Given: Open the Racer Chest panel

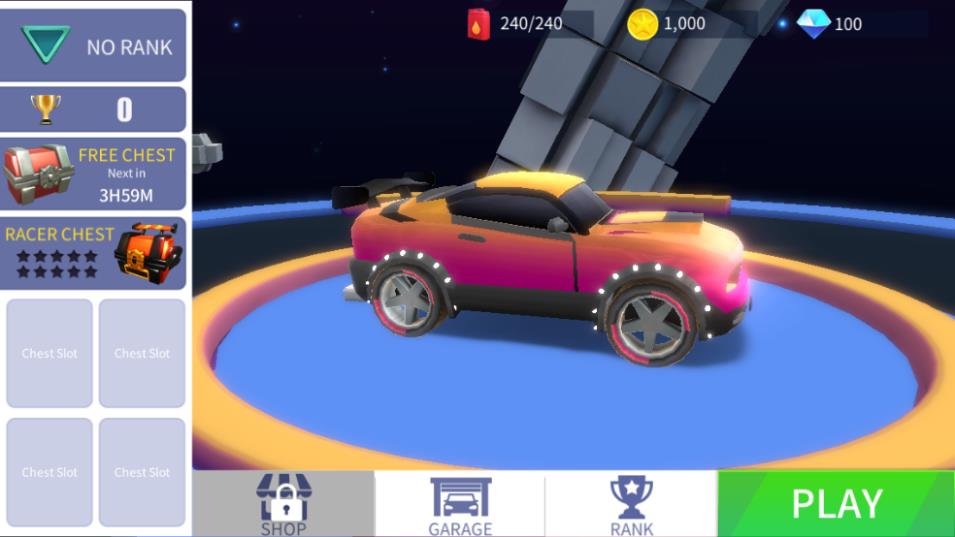Looking at the screenshot, I should (x=93, y=253).
